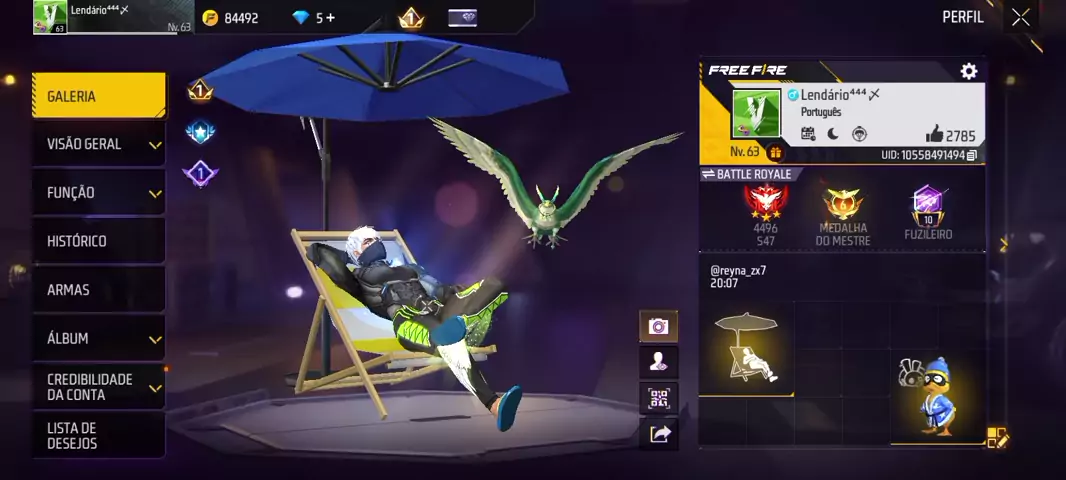Select the Armas menu entry

(98, 289)
